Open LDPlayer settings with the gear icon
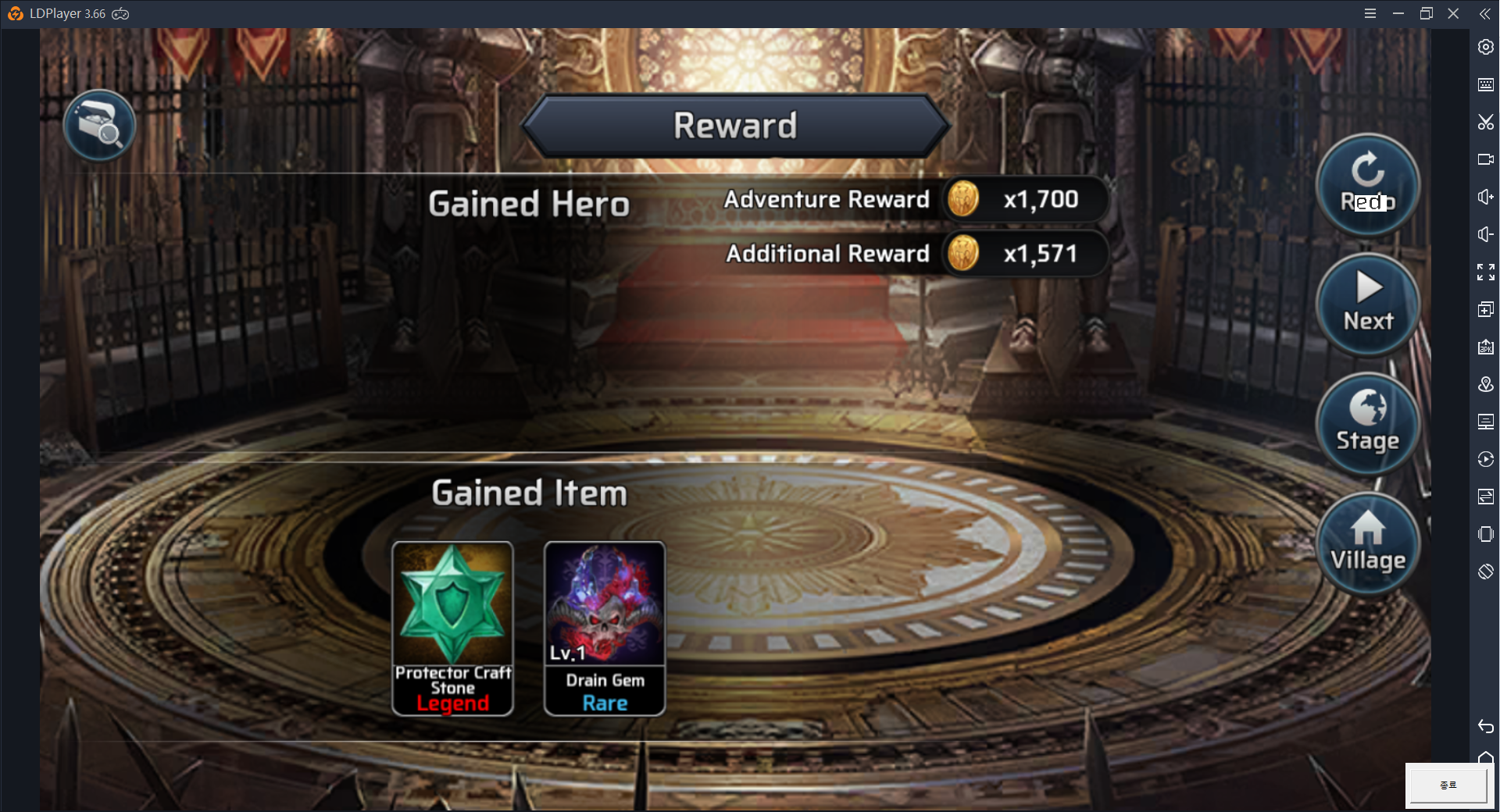 point(1487,47)
